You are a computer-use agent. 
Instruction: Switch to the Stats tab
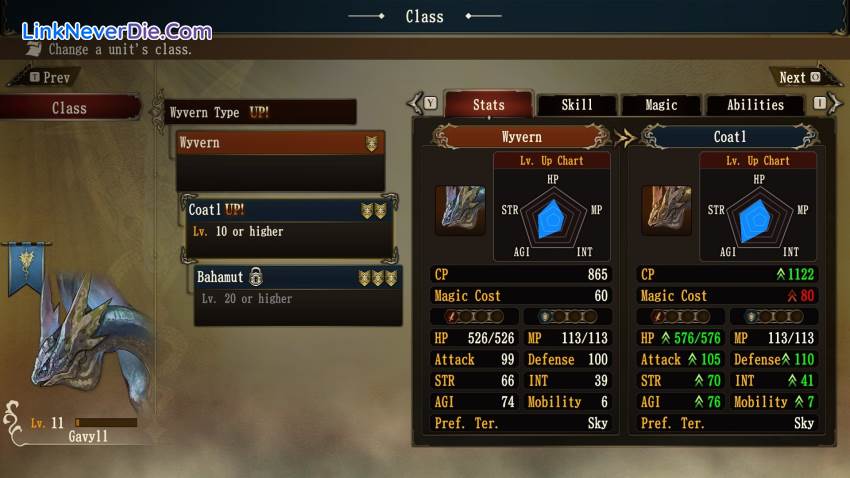pyautogui.click(x=488, y=105)
